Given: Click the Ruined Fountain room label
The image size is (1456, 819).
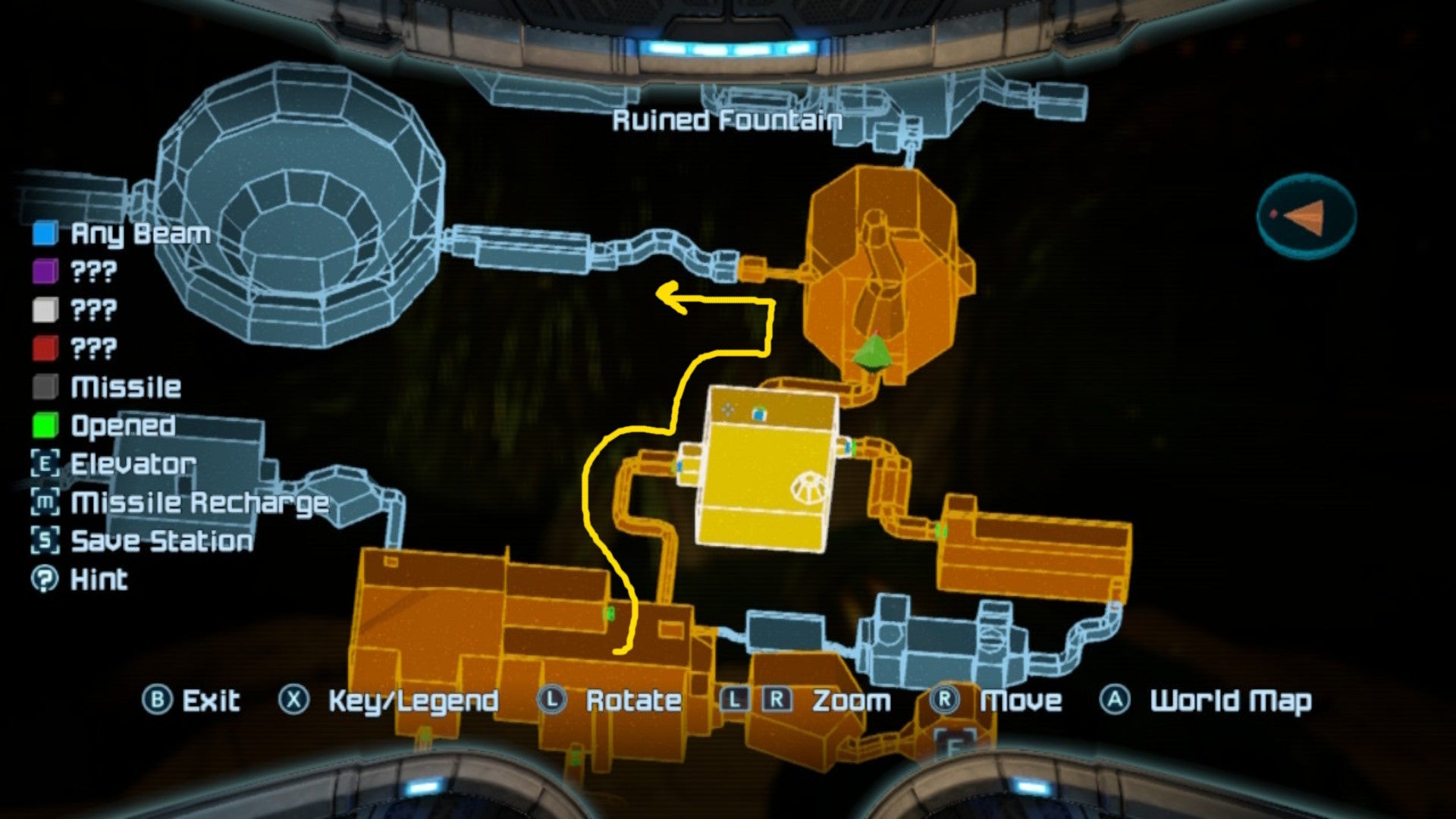Looking at the screenshot, I should pos(726,119).
